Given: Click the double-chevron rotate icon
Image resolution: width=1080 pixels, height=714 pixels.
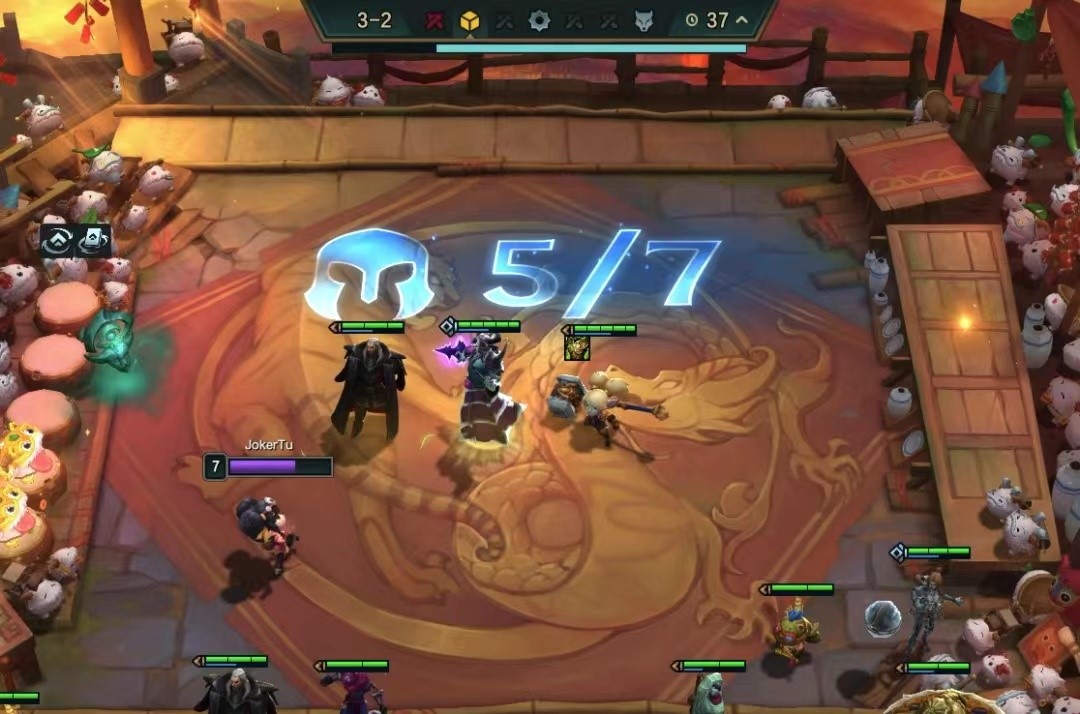Looking at the screenshot, I should tap(58, 240).
